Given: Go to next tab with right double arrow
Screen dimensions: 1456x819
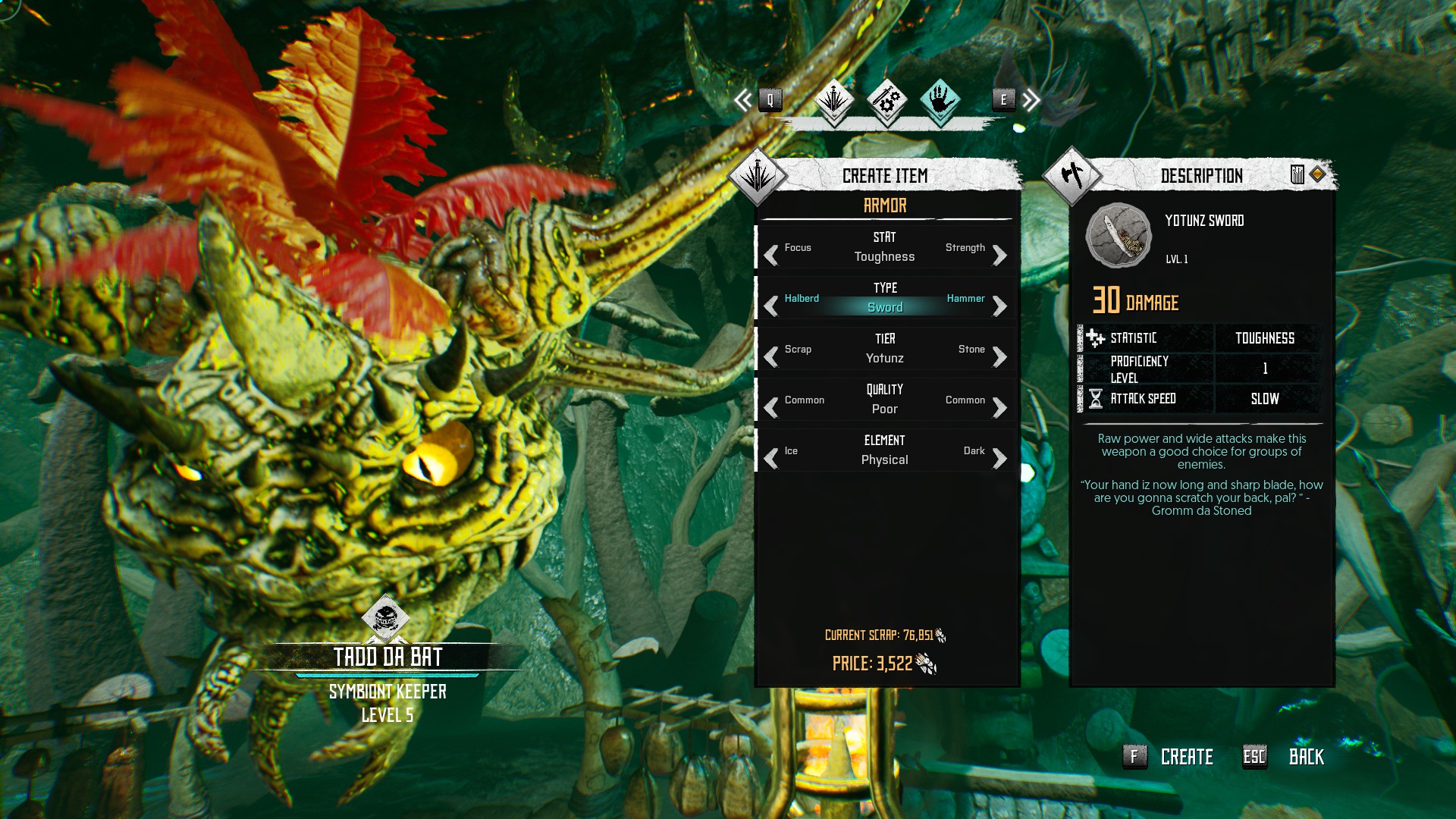Looking at the screenshot, I should pyautogui.click(x=1031, y=99).
